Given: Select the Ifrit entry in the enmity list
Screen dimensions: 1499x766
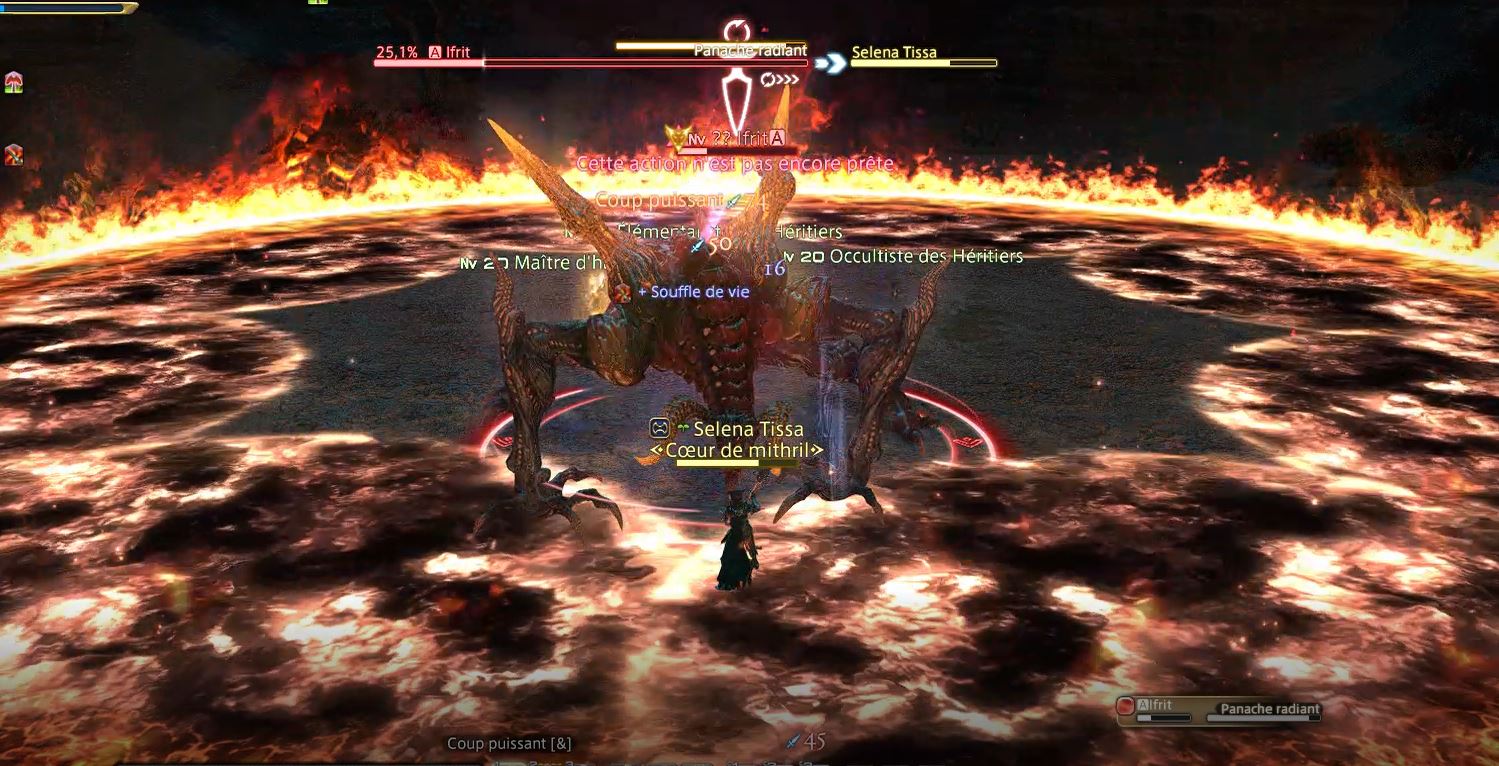Looking at the screenshot, I should click(x=1160, y=706).
